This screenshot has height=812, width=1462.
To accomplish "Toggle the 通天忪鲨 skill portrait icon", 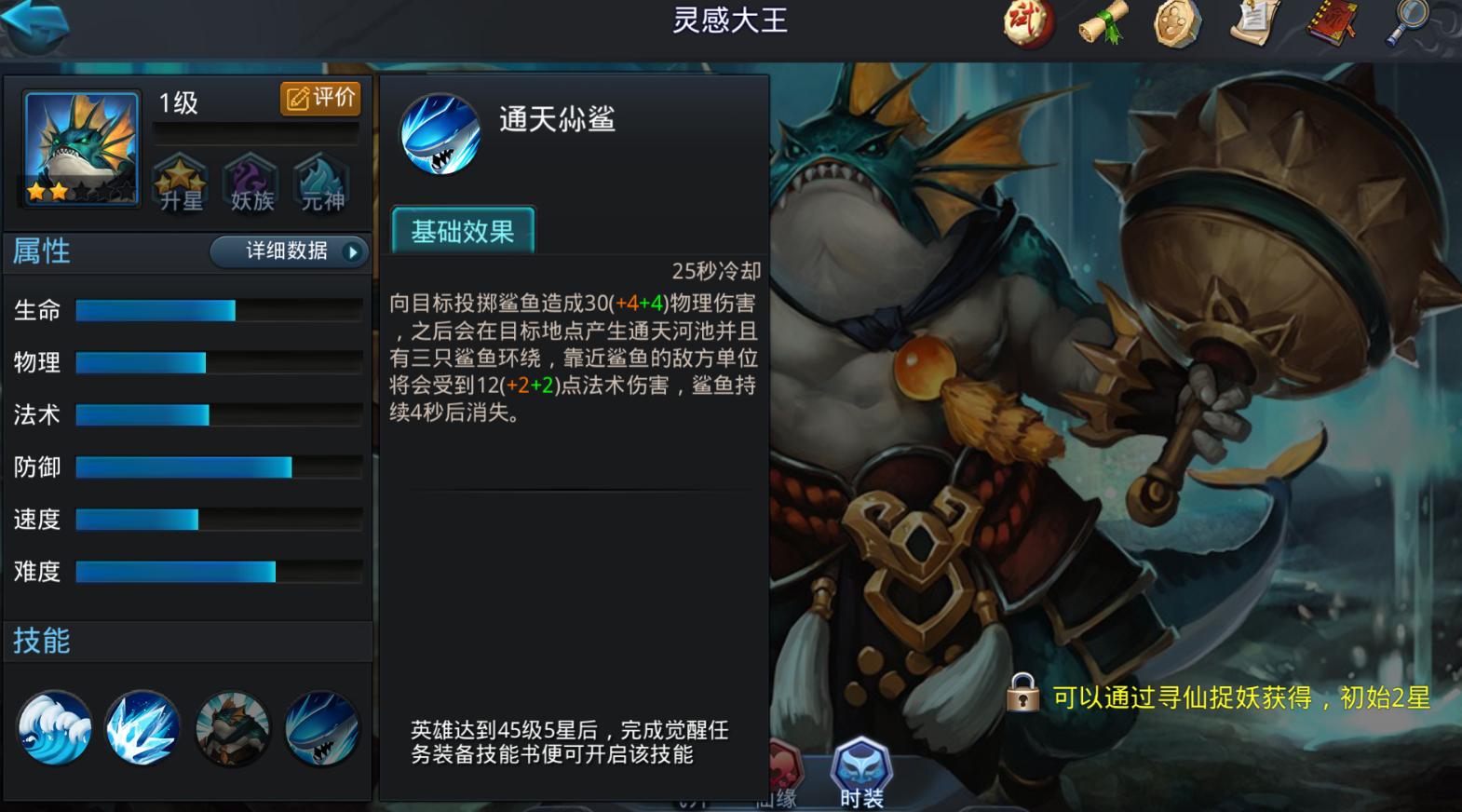I will (x=440, y=133).
